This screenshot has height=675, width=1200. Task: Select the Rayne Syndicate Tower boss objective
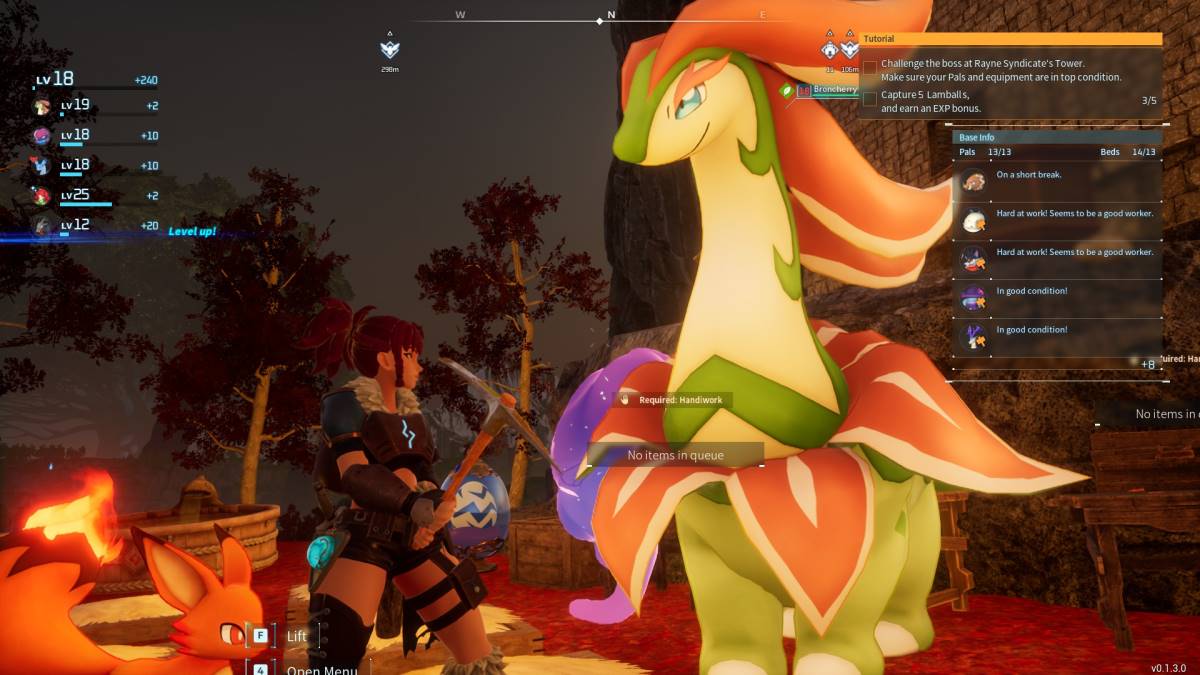(x=1000, y=70)
